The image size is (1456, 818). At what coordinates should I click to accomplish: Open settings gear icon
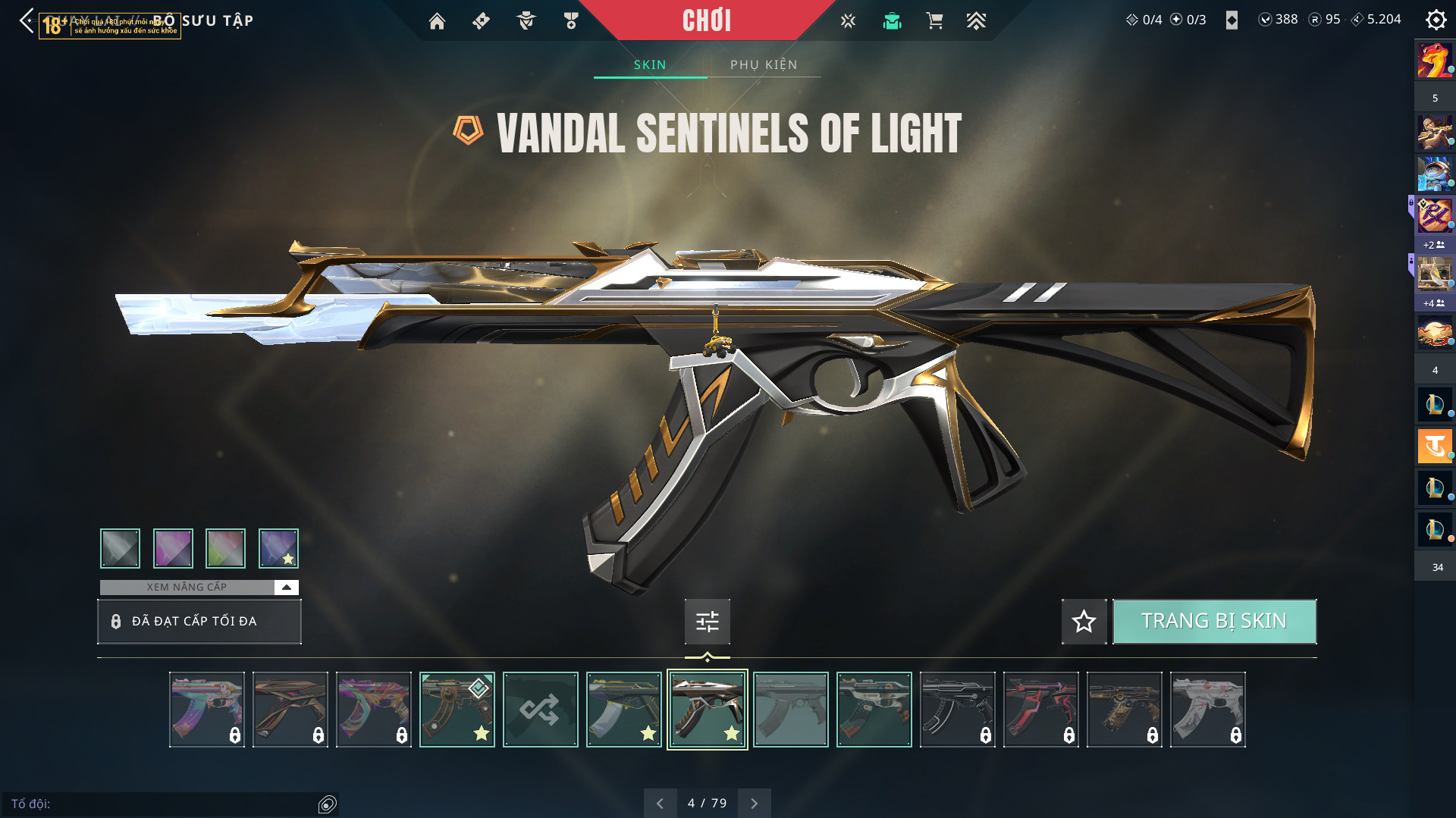(x=1436, y=20)
